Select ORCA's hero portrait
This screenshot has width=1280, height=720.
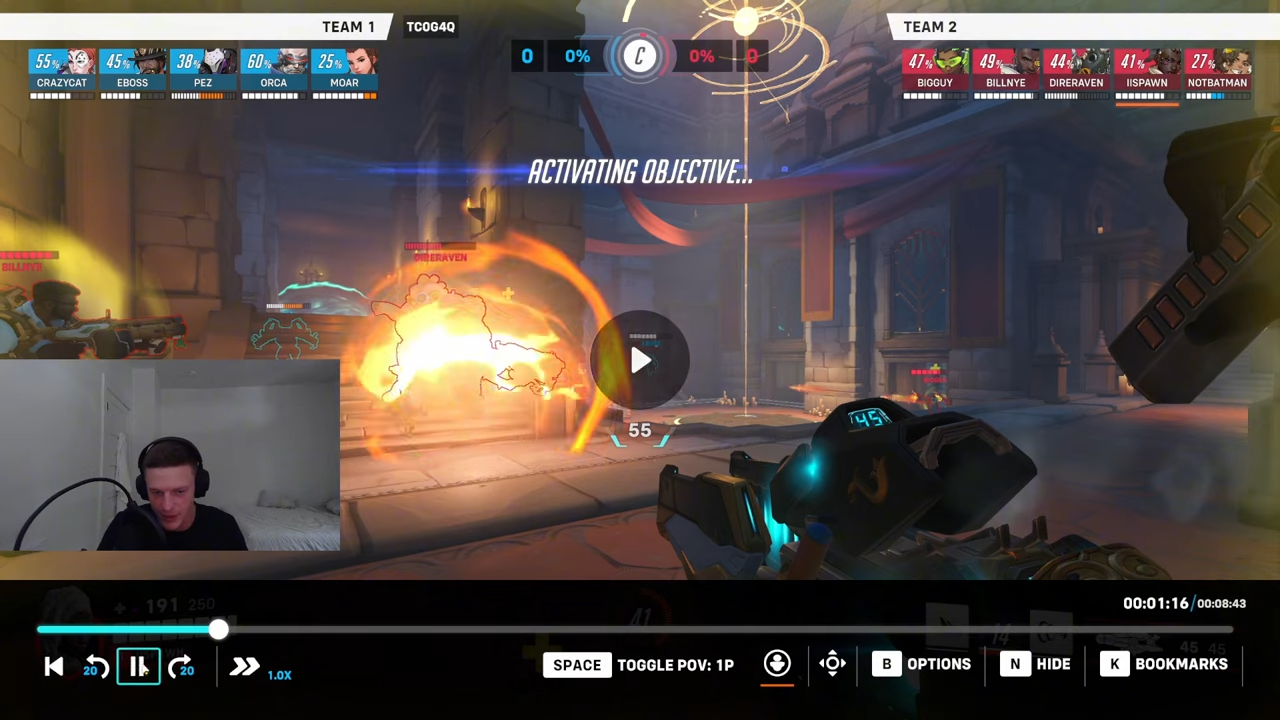pyautogui.click(x=274, y=70)
